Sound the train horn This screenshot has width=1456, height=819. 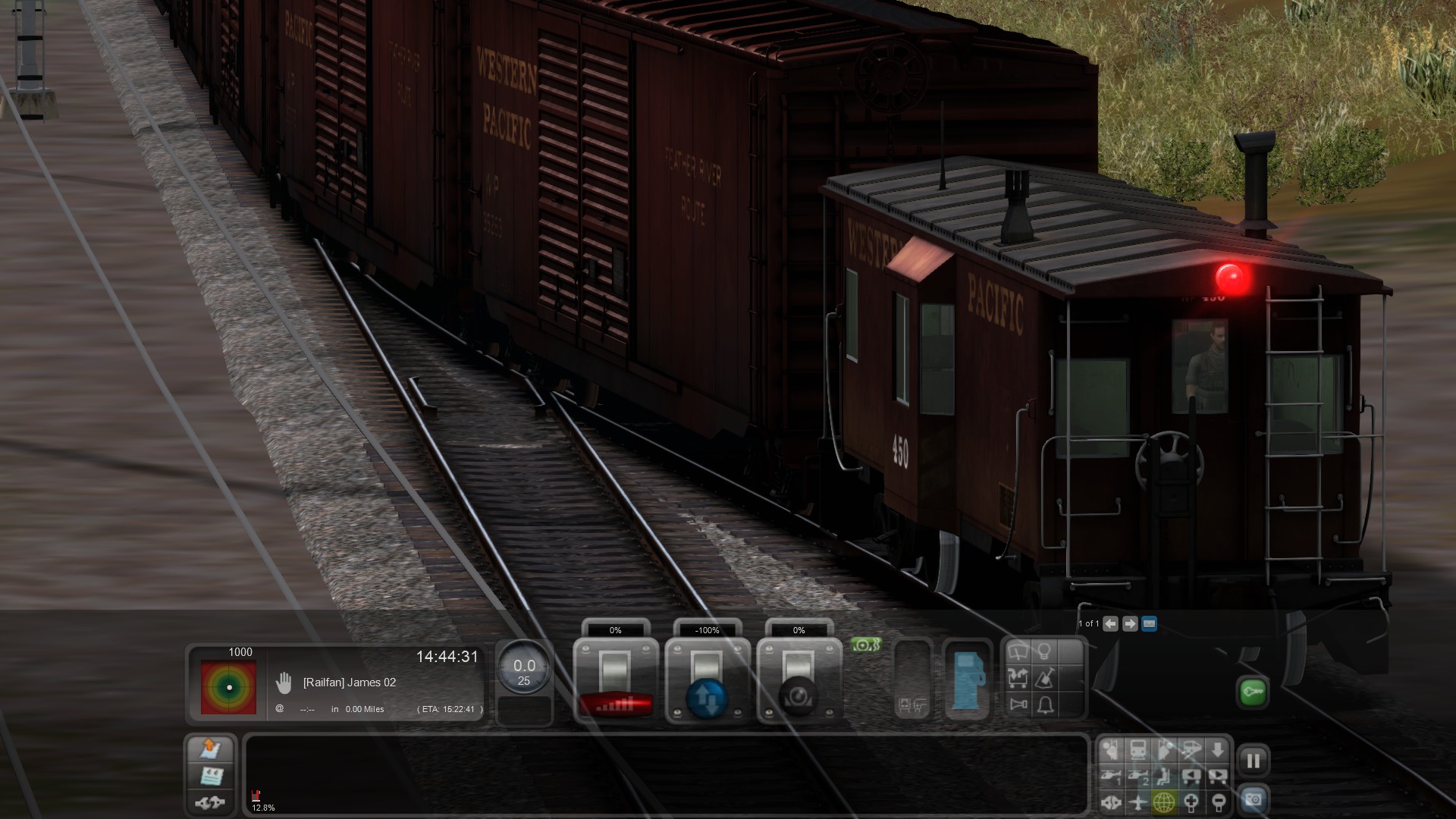pyautogui.click(x=1018, y=704)
